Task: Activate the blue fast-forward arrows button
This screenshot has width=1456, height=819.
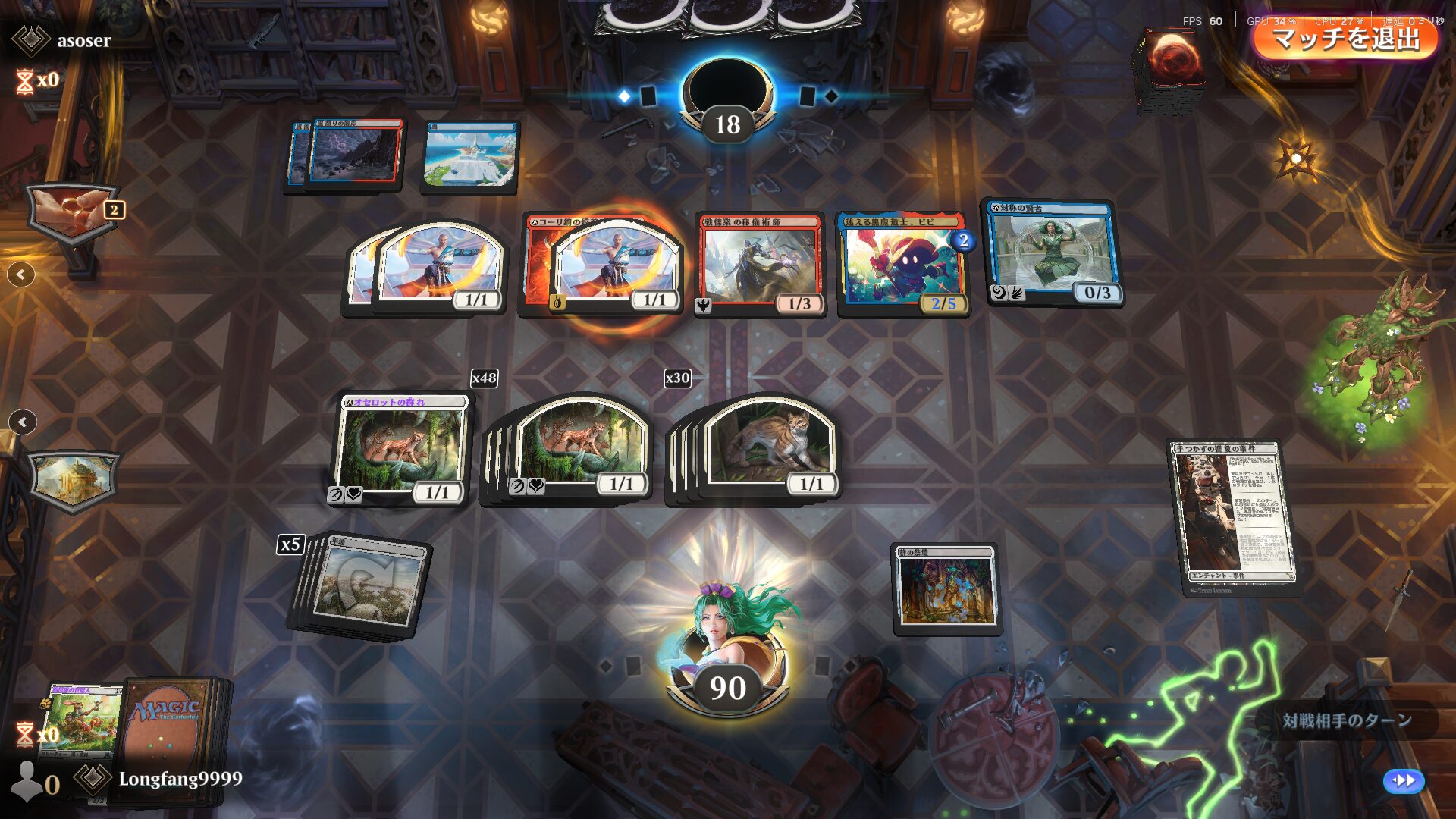Action: (1404, 780)
